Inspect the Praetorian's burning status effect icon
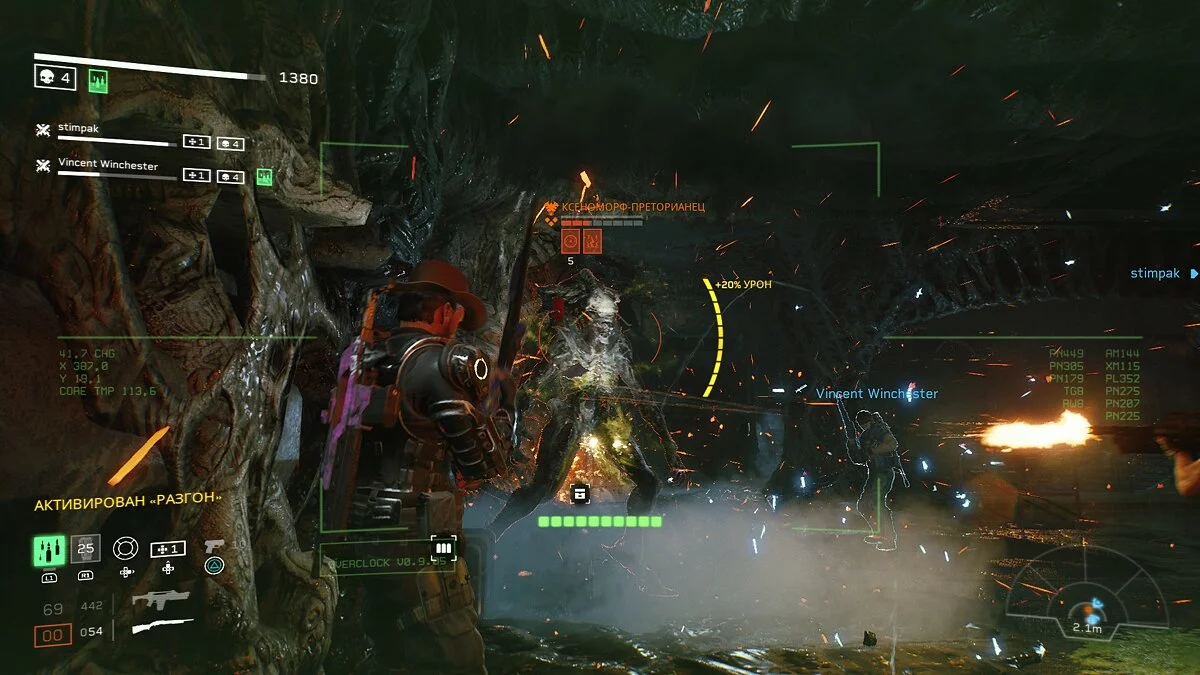This screenshot has height=675, width=1200. 592,240
